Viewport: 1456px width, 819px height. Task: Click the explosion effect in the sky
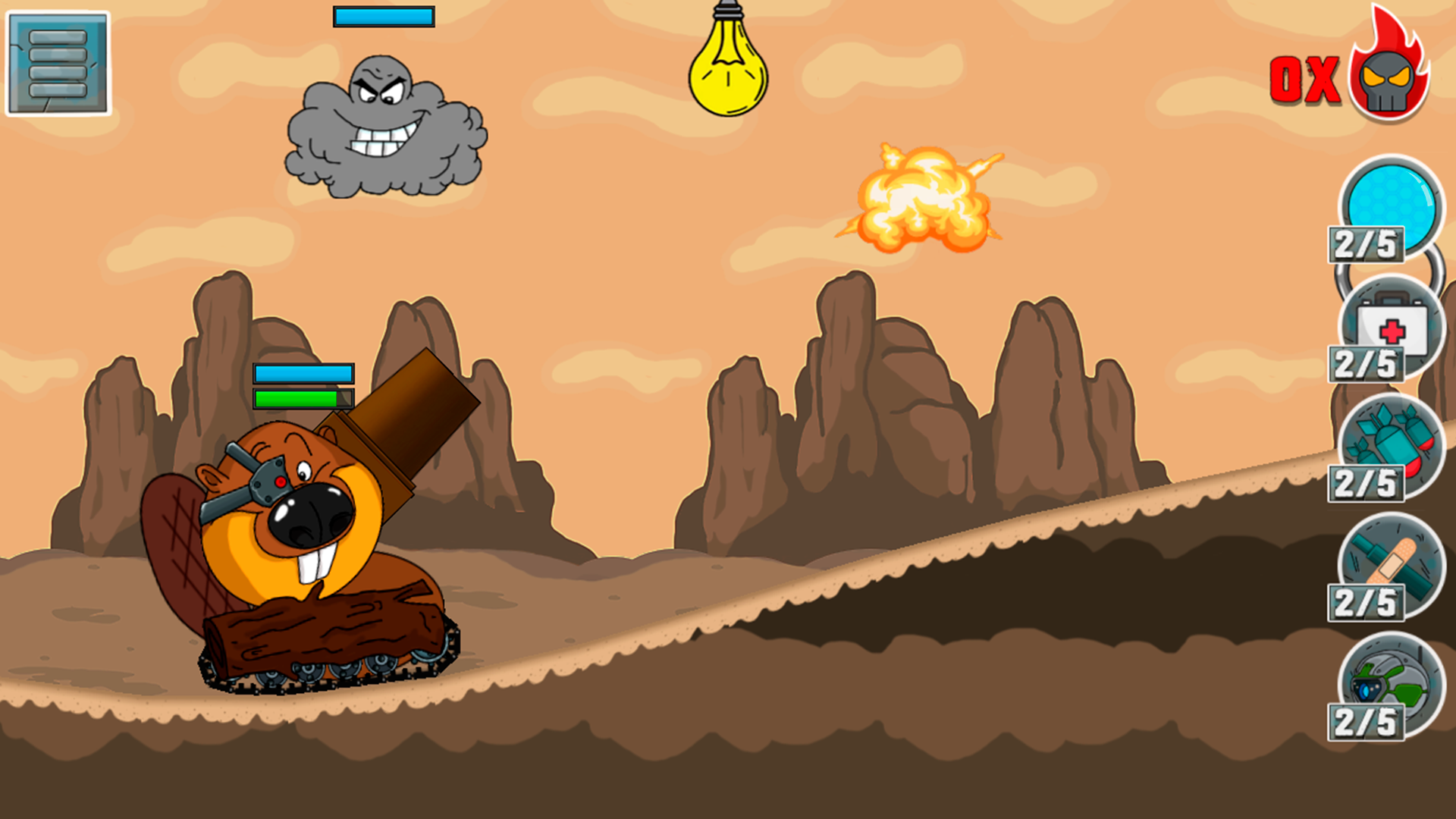921,193
